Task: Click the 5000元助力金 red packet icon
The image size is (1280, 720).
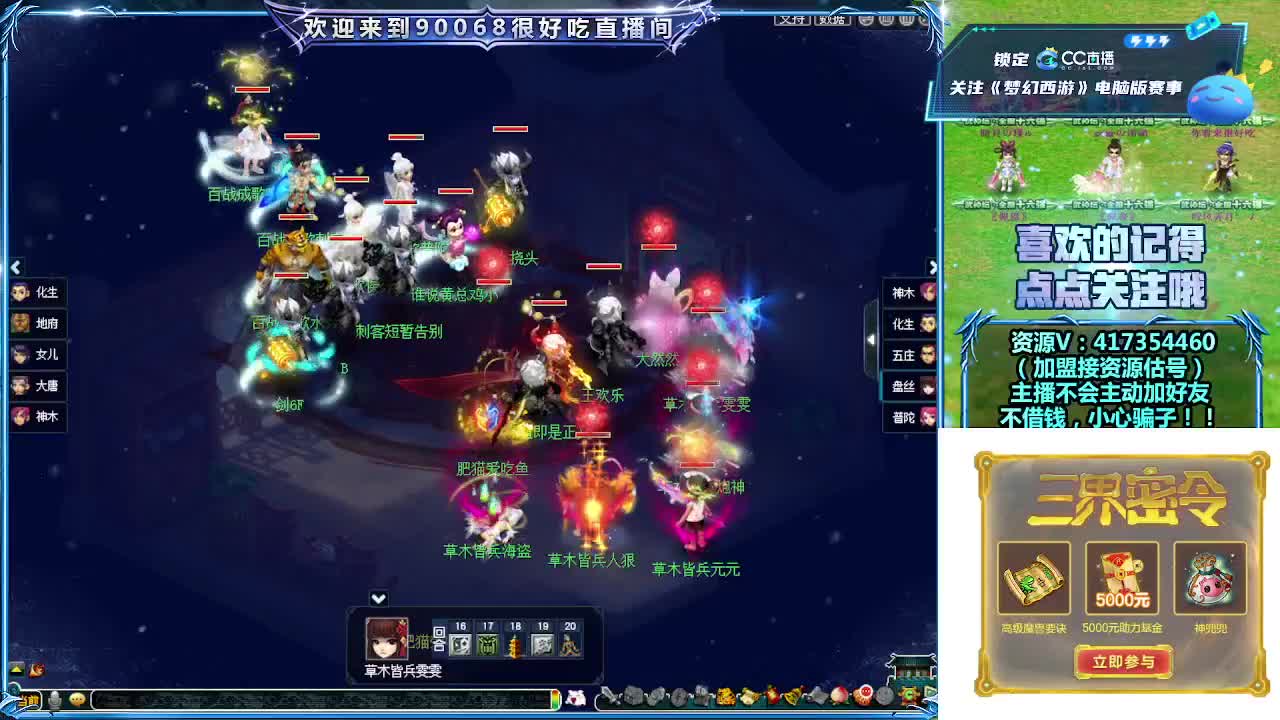Action: tap(1122, 578)
